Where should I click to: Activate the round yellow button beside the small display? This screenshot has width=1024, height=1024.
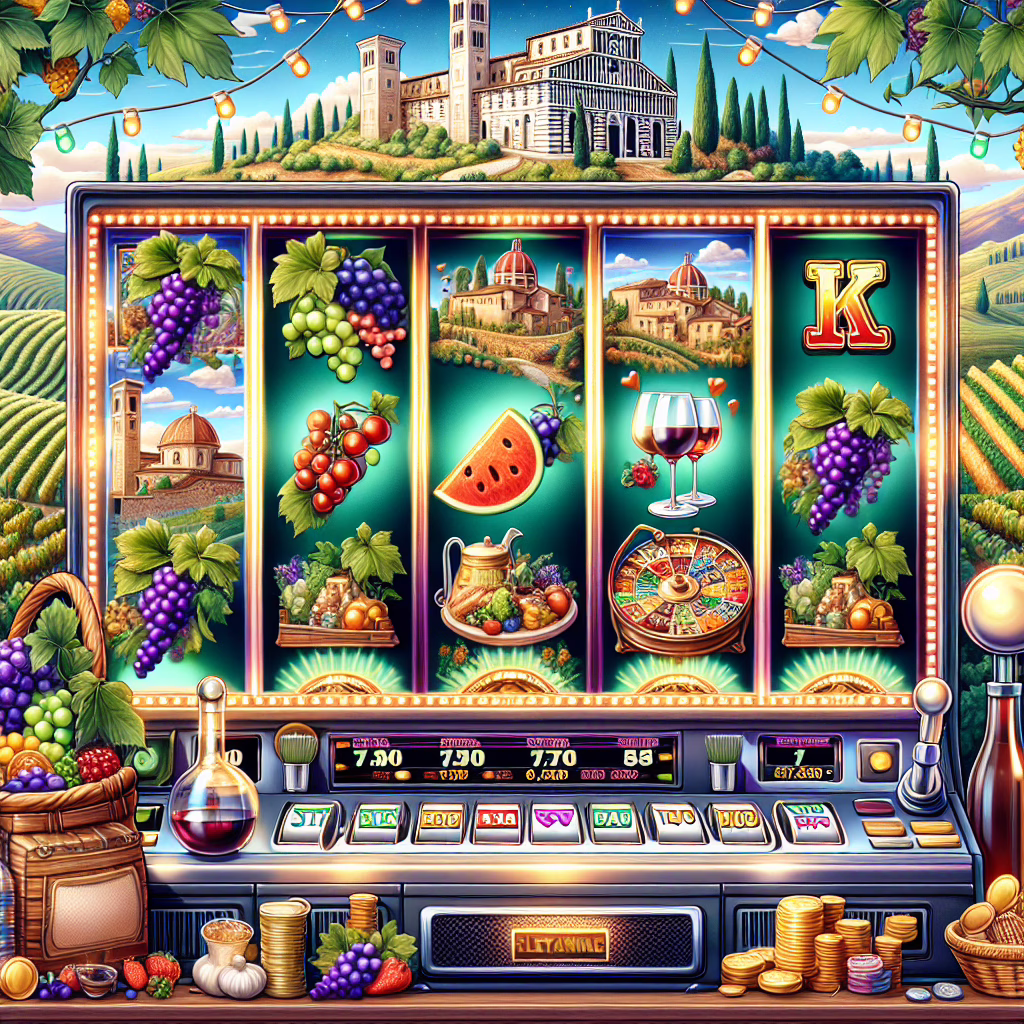click(x=880, y=760)
